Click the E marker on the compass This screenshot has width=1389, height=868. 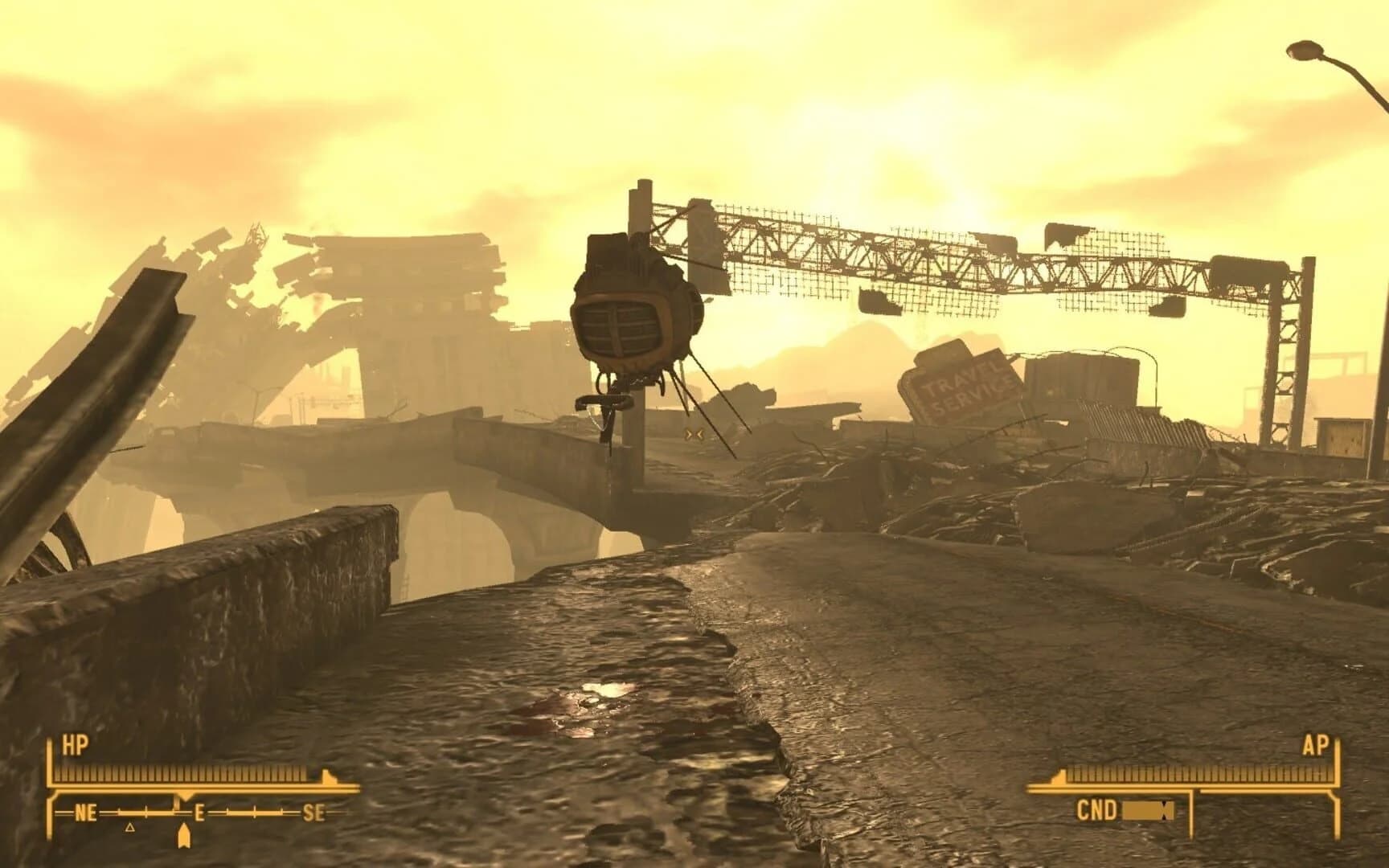198,813
